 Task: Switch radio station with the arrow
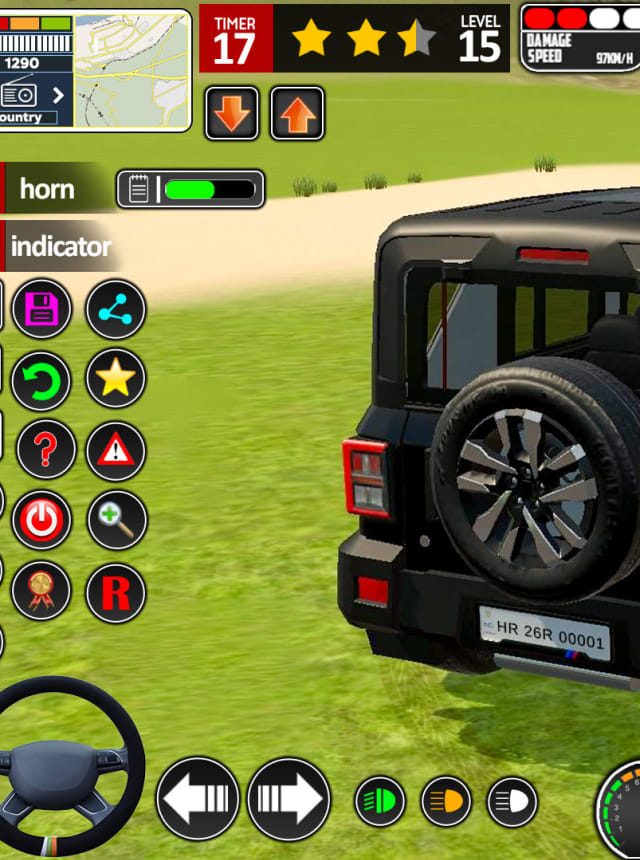tap(58, 95)
